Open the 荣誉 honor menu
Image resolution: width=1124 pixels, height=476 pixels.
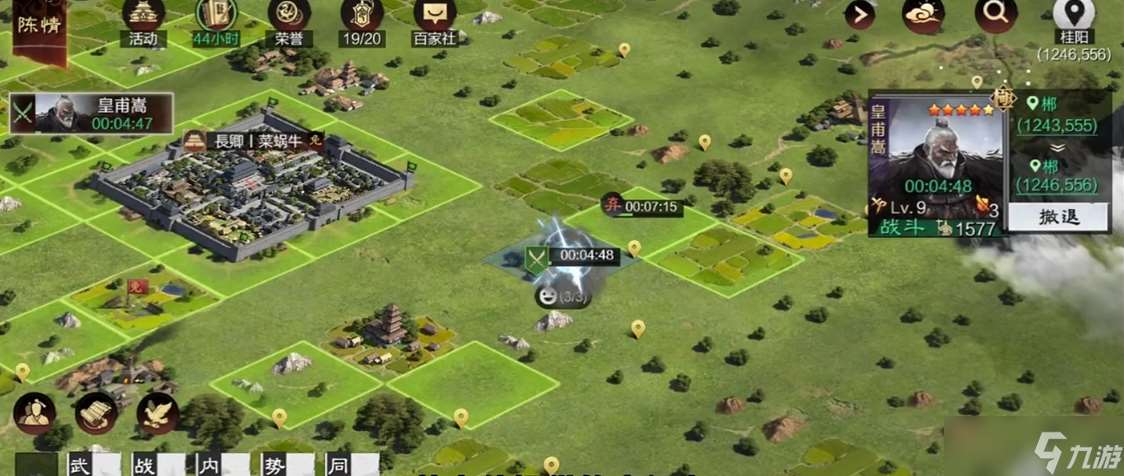[289, 19]
